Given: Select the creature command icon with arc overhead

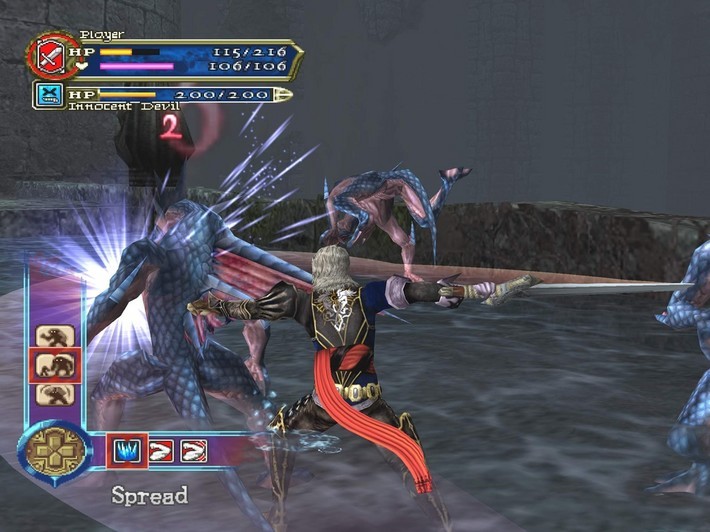Looking at the screenshot, I should point(53,393).
